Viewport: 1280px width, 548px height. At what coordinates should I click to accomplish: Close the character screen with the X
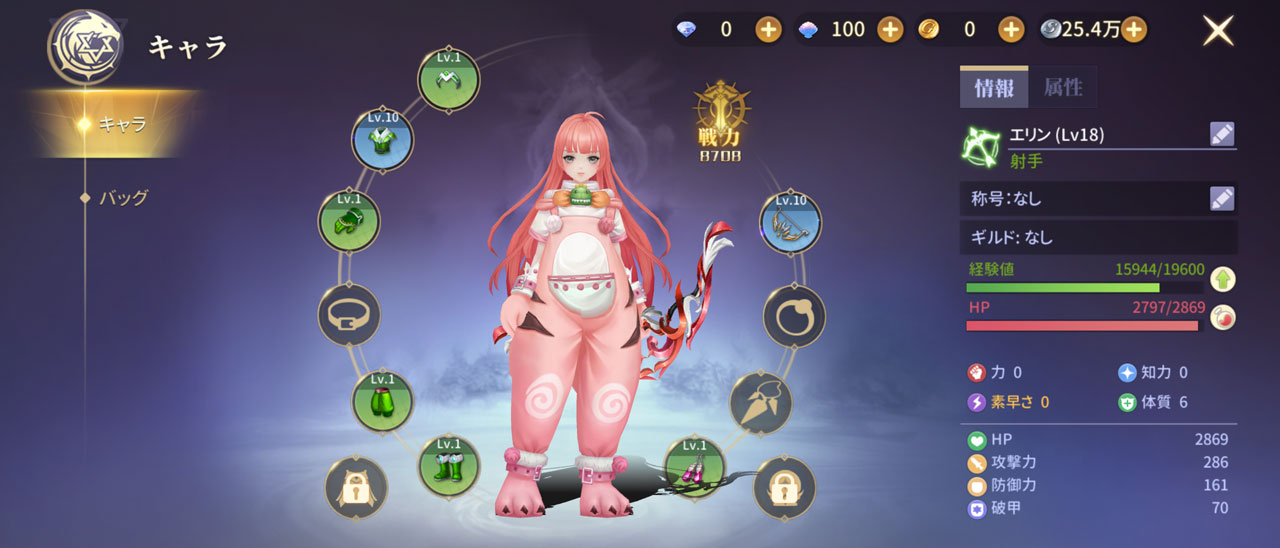(x=1218, y=31)
